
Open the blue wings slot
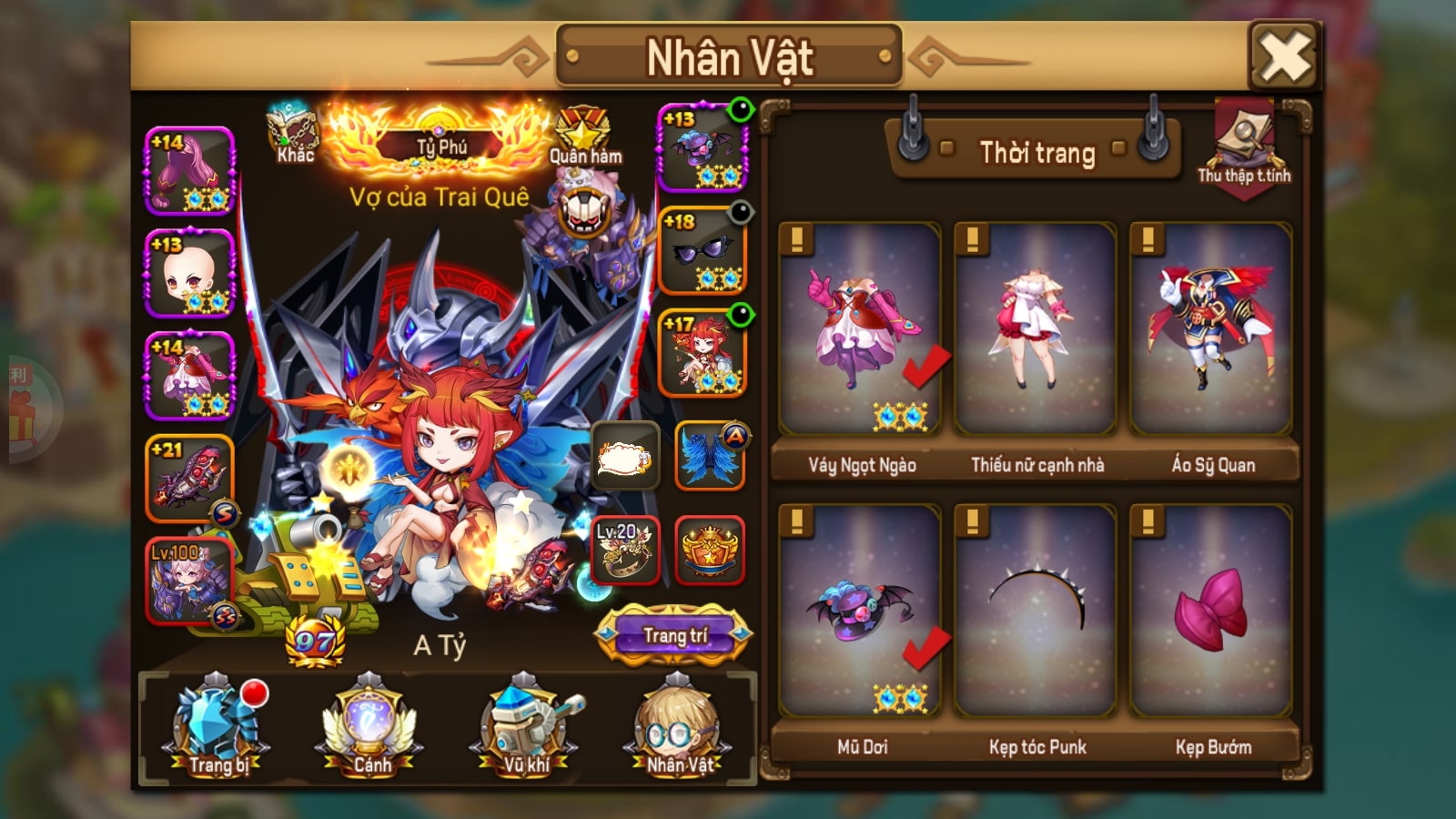[x=710, y=456]
